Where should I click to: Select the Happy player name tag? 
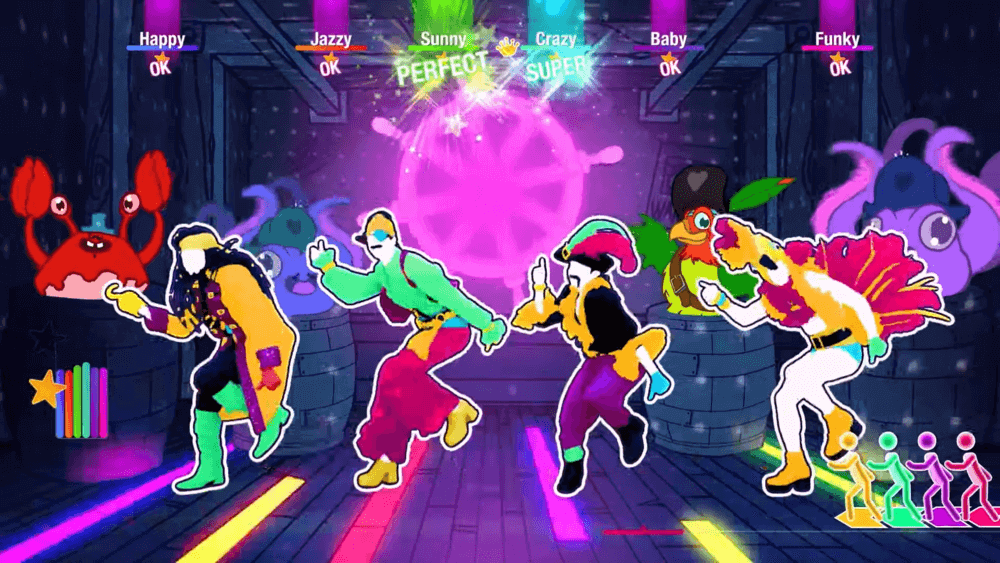(x=162, y=39)
